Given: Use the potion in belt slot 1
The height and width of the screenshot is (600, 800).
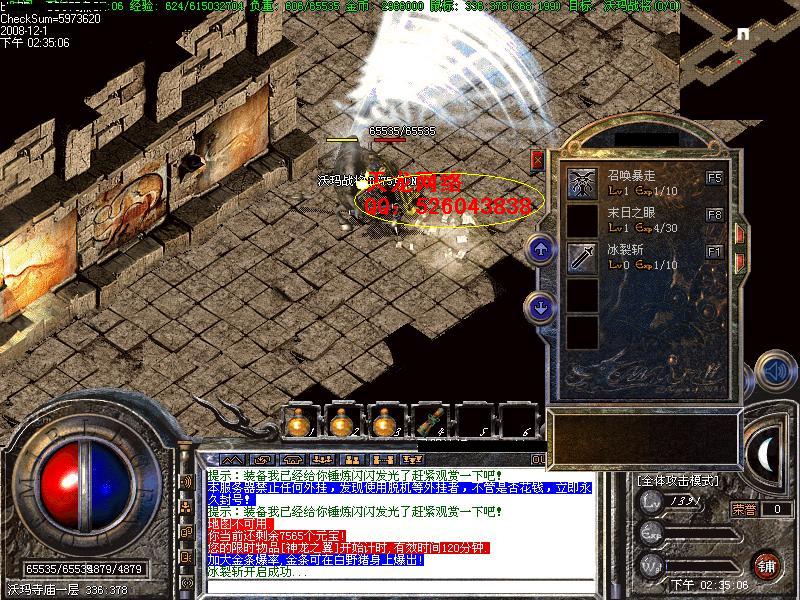Looking at the screenshot, I should [x=297, y=423].
